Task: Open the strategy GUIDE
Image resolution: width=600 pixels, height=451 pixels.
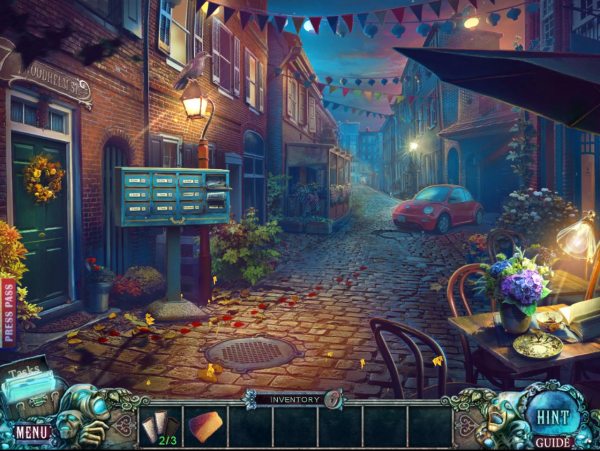Action: (552, 441)
